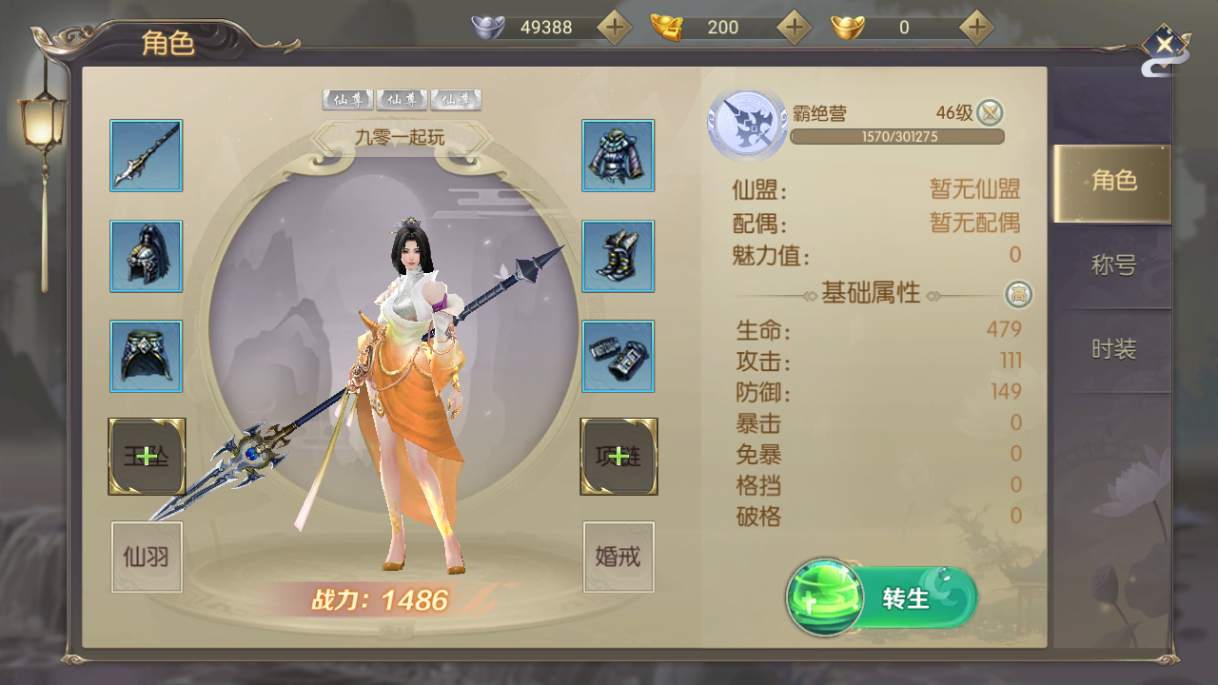Open the 婚戒 slot
Viewport: 1218px width, 685px height.
618,556
